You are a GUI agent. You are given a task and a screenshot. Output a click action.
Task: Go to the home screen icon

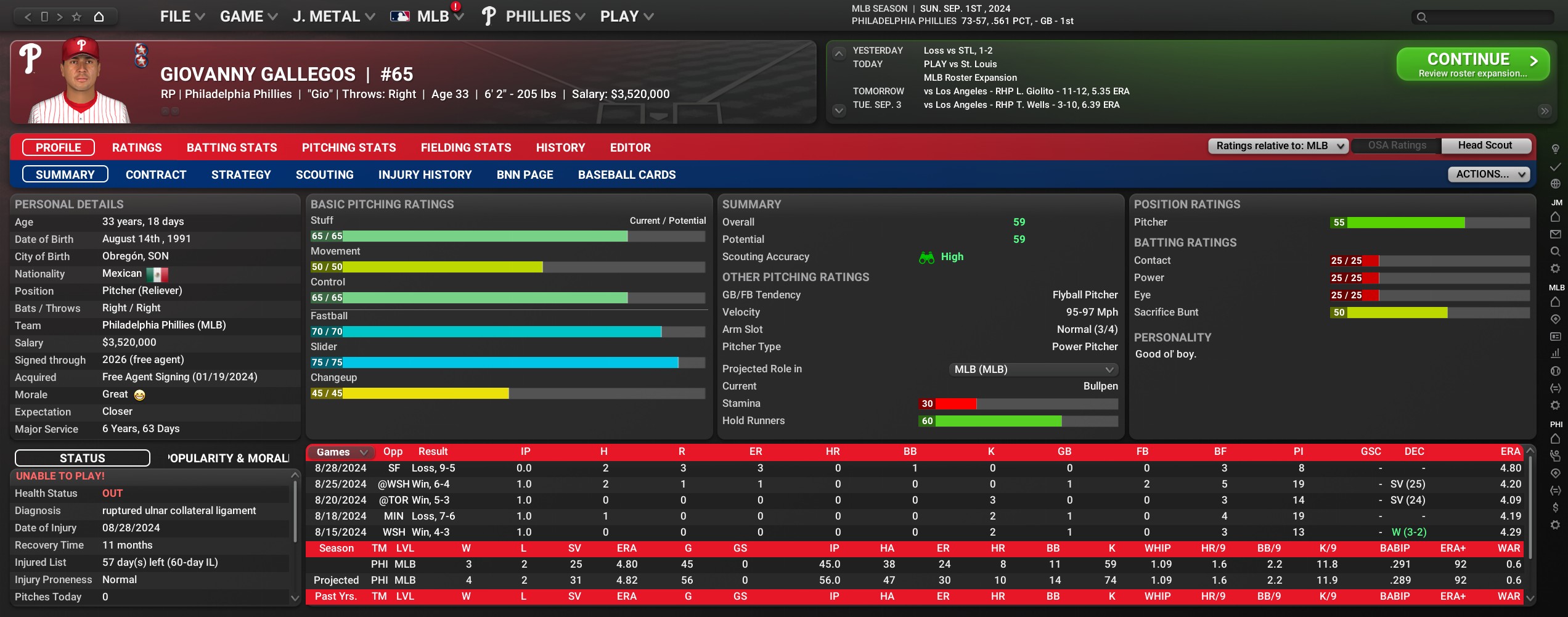pos(99,17)
